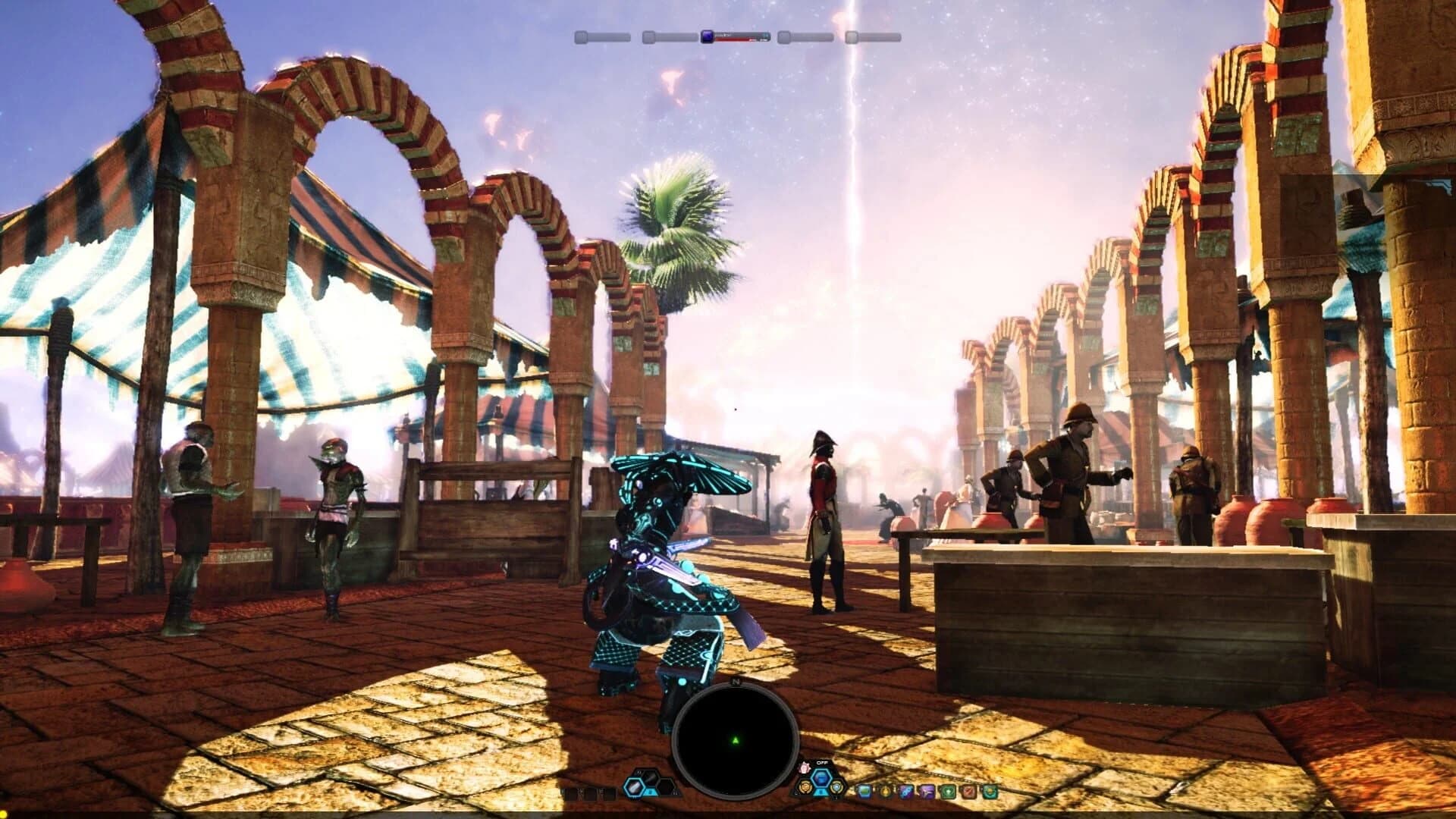Click the red health bar of the selected target
Viewport: 1456px width, 819px height.
point(732,39)
